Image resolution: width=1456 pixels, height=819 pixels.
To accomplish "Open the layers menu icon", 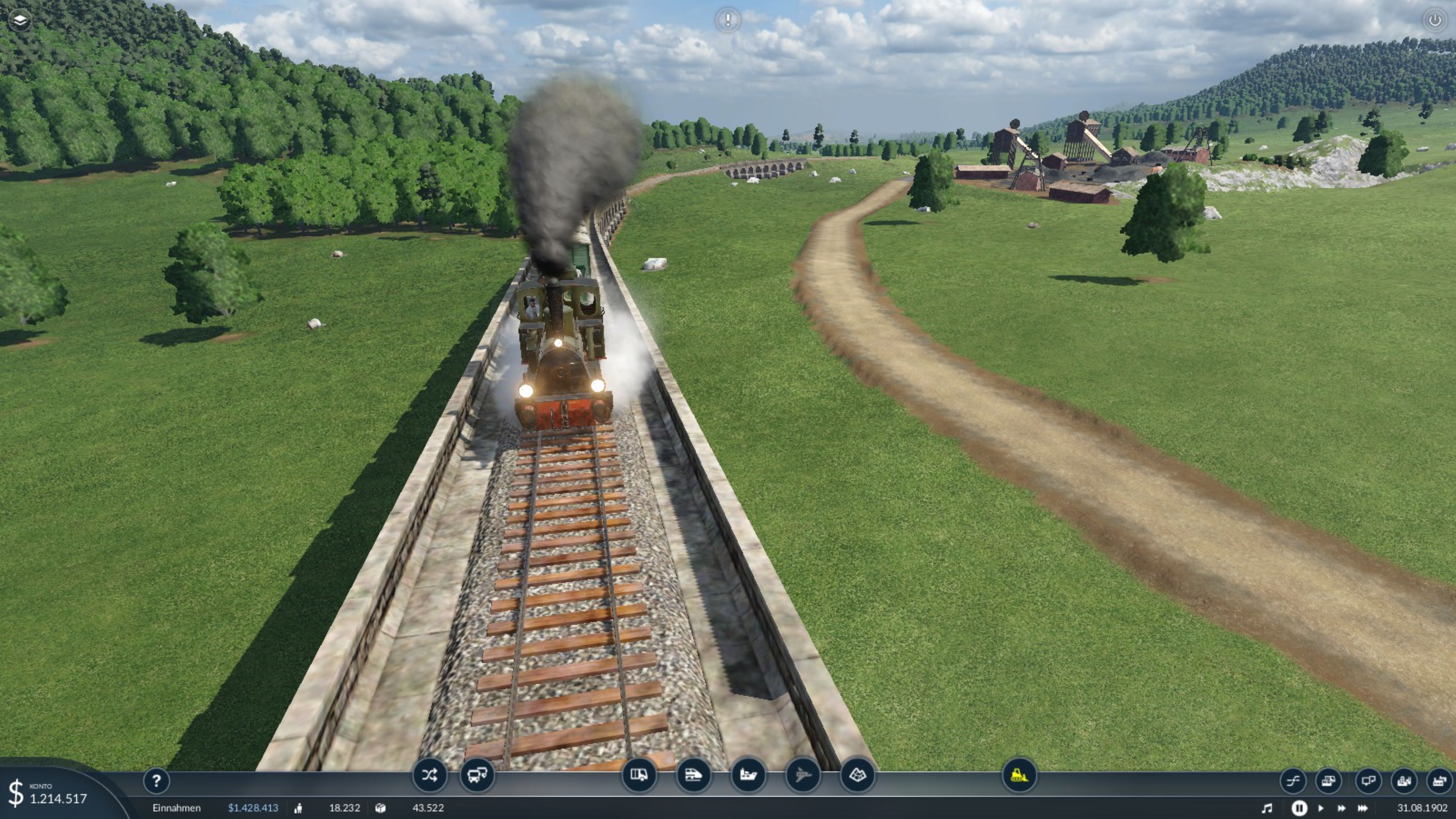I will tap(20, 20).
